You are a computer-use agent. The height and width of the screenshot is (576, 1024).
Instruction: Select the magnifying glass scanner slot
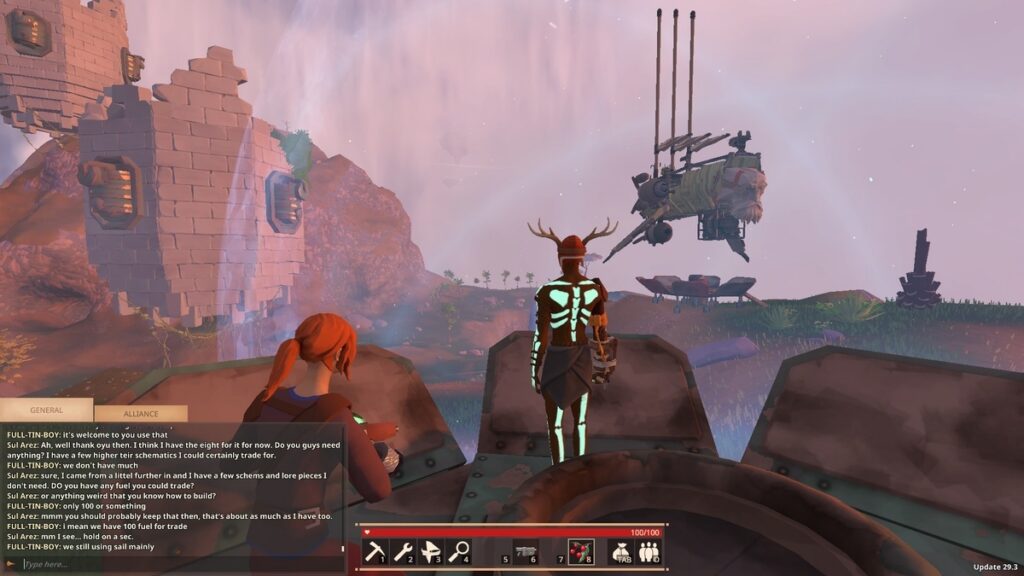[x=459, y=551]
